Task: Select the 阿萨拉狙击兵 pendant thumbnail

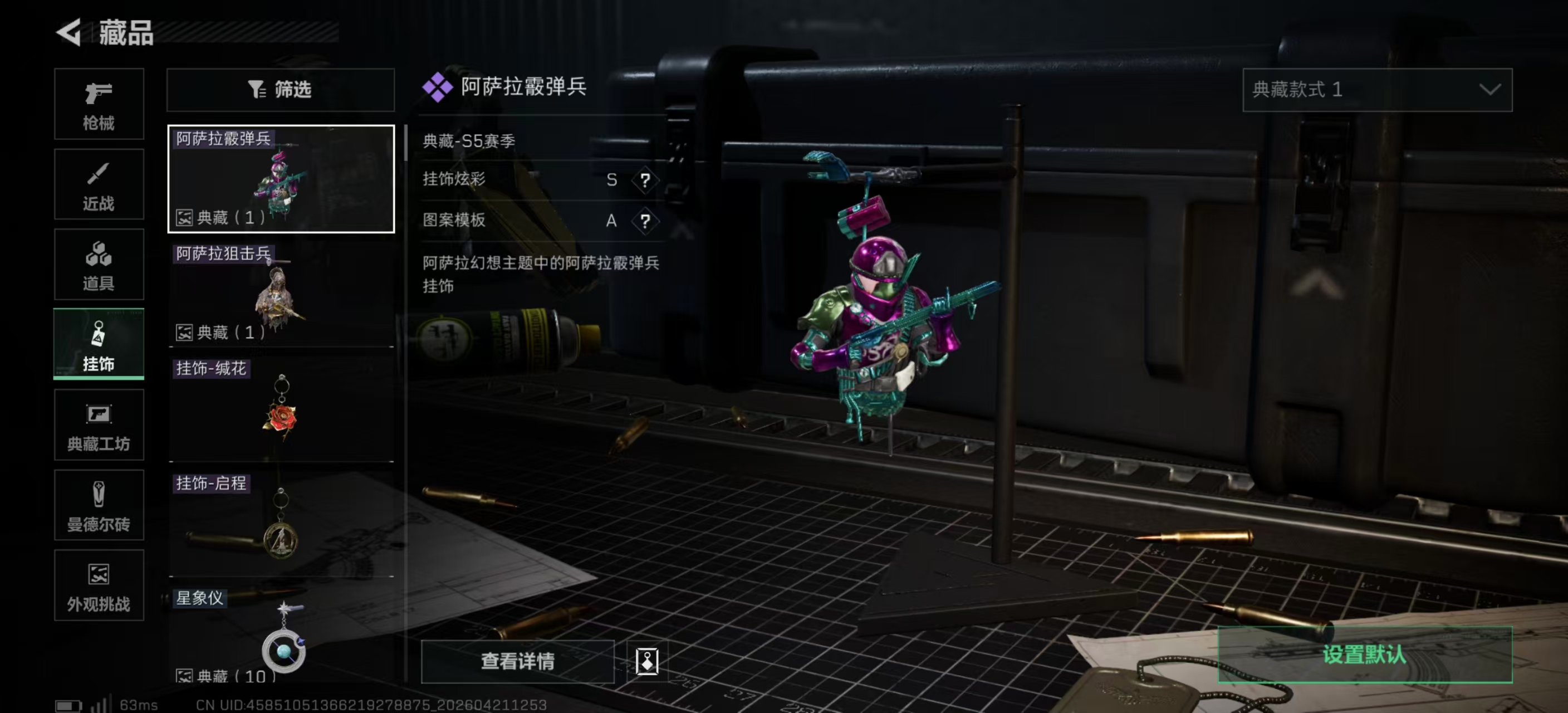Action: (281, 294)
